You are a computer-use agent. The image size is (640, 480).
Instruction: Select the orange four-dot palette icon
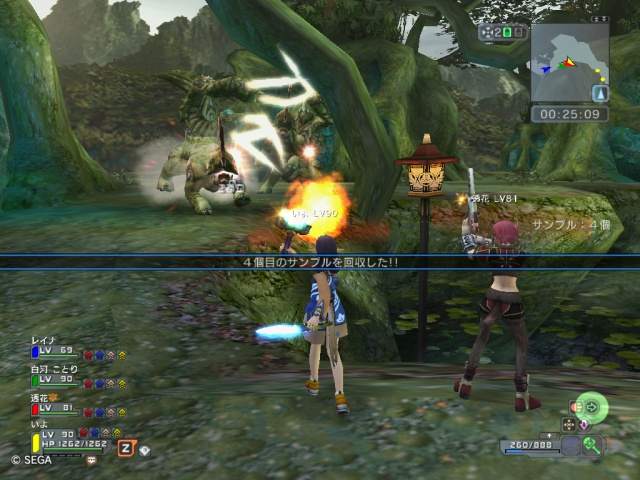[569, 424]
